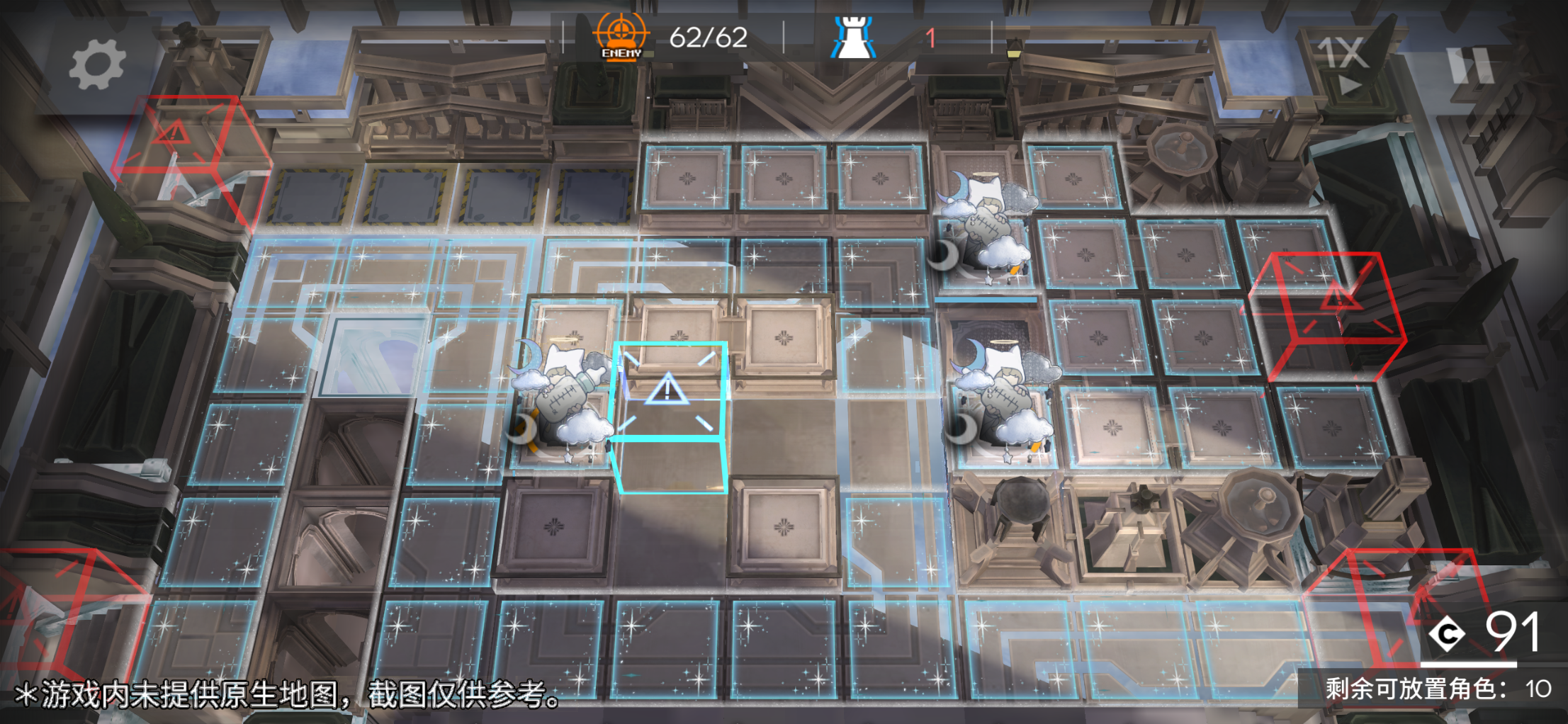Pause the battle
This screenshot has height=724, width=1568.
click(x=1471, y=65)
